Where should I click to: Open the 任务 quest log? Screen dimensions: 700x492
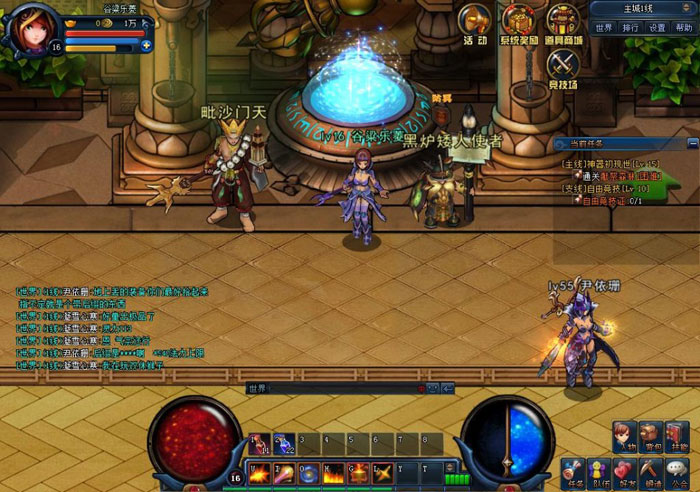(573, 470)
